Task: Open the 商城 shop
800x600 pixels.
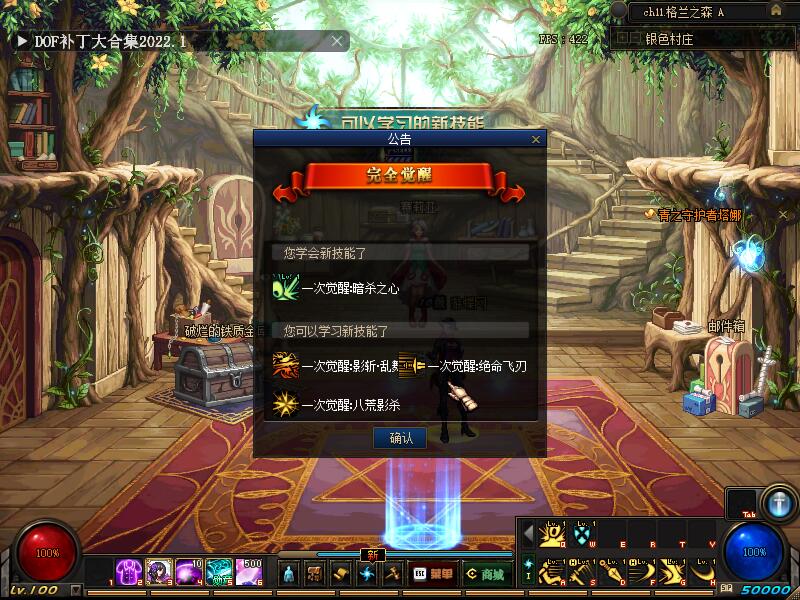Action: (485, 574)
